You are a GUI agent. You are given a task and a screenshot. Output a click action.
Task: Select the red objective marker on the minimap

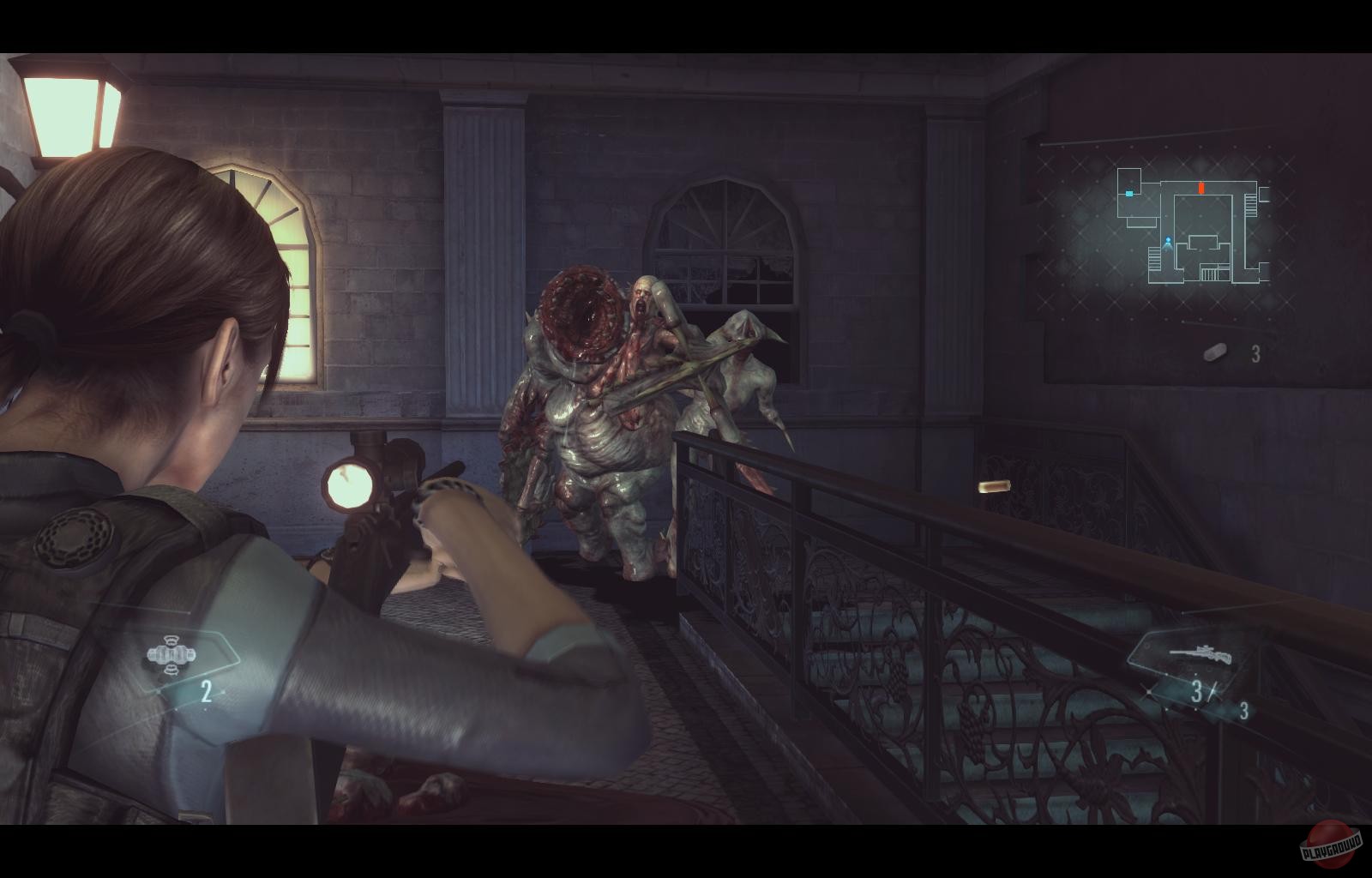click(1203, 187)
